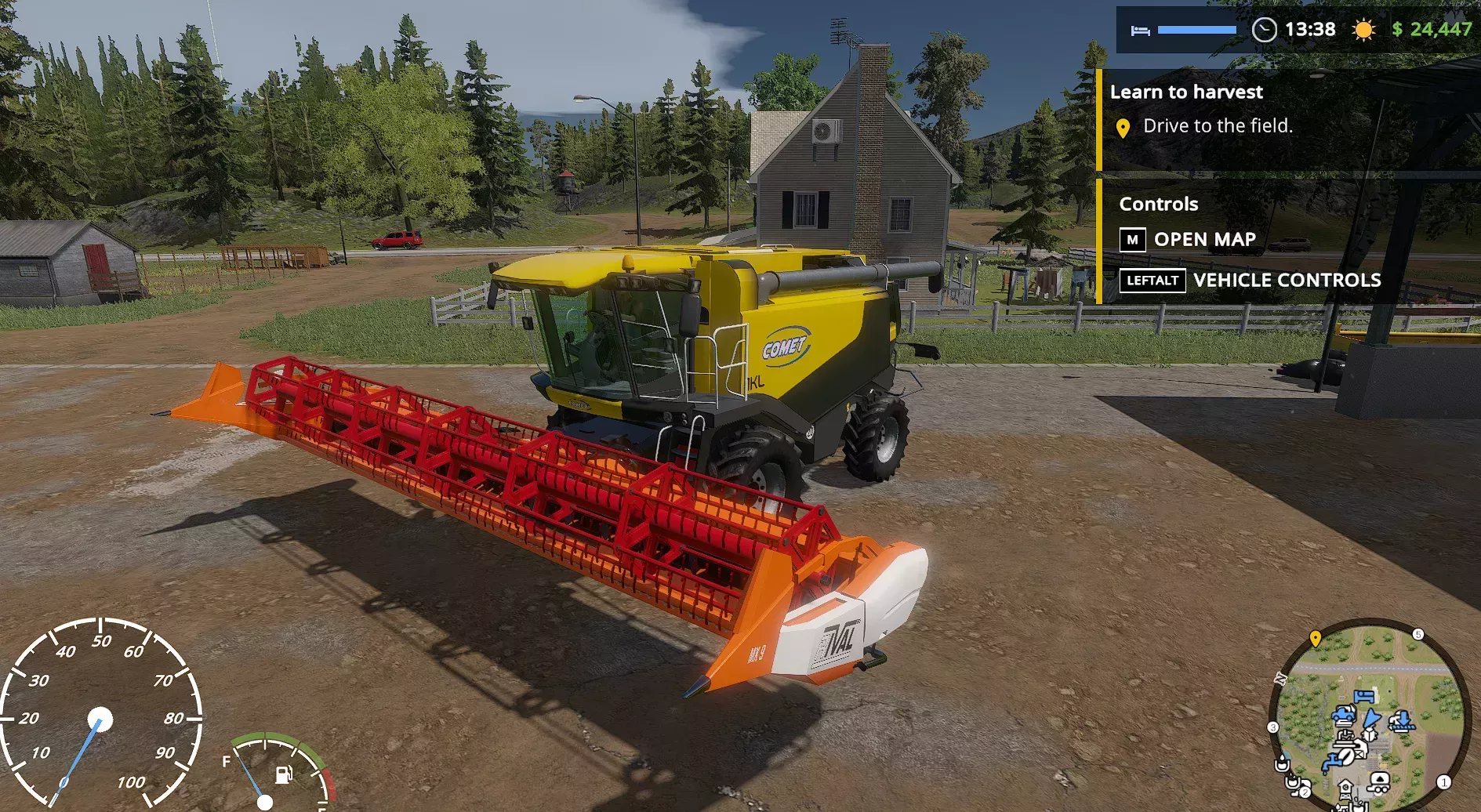Click the field number 1 marker
The image size is (1481, 812).
tap(1443, 781)
